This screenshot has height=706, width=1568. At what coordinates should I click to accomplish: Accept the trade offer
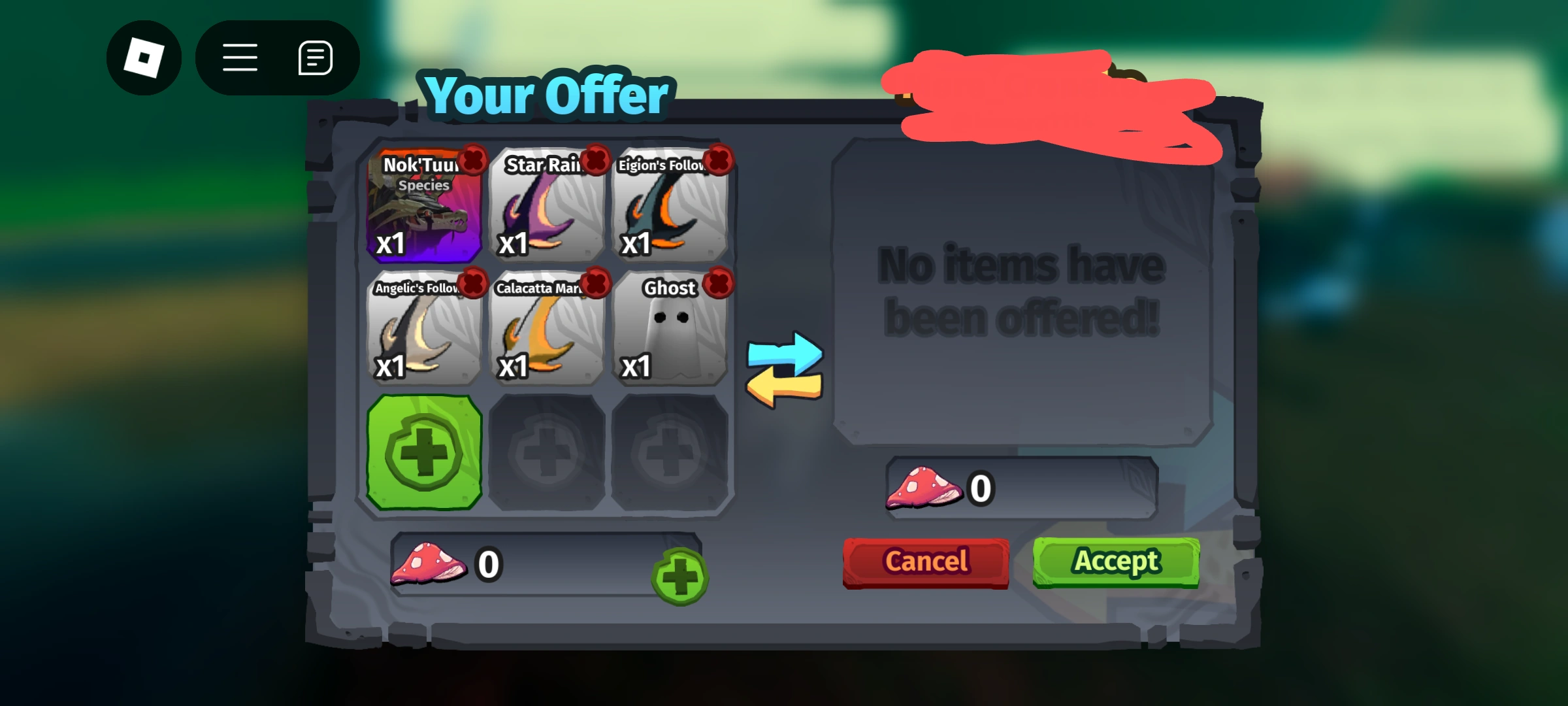click(x=1115, y=561)
